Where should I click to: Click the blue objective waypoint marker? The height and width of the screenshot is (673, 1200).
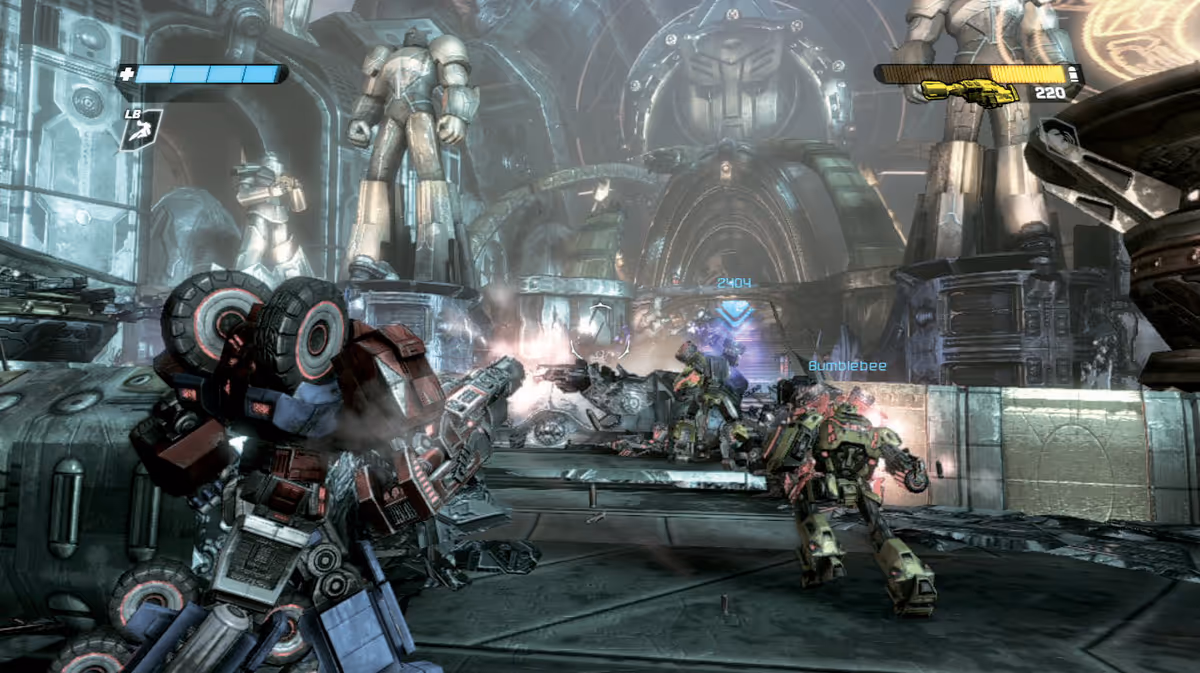[x=737, y=311]
